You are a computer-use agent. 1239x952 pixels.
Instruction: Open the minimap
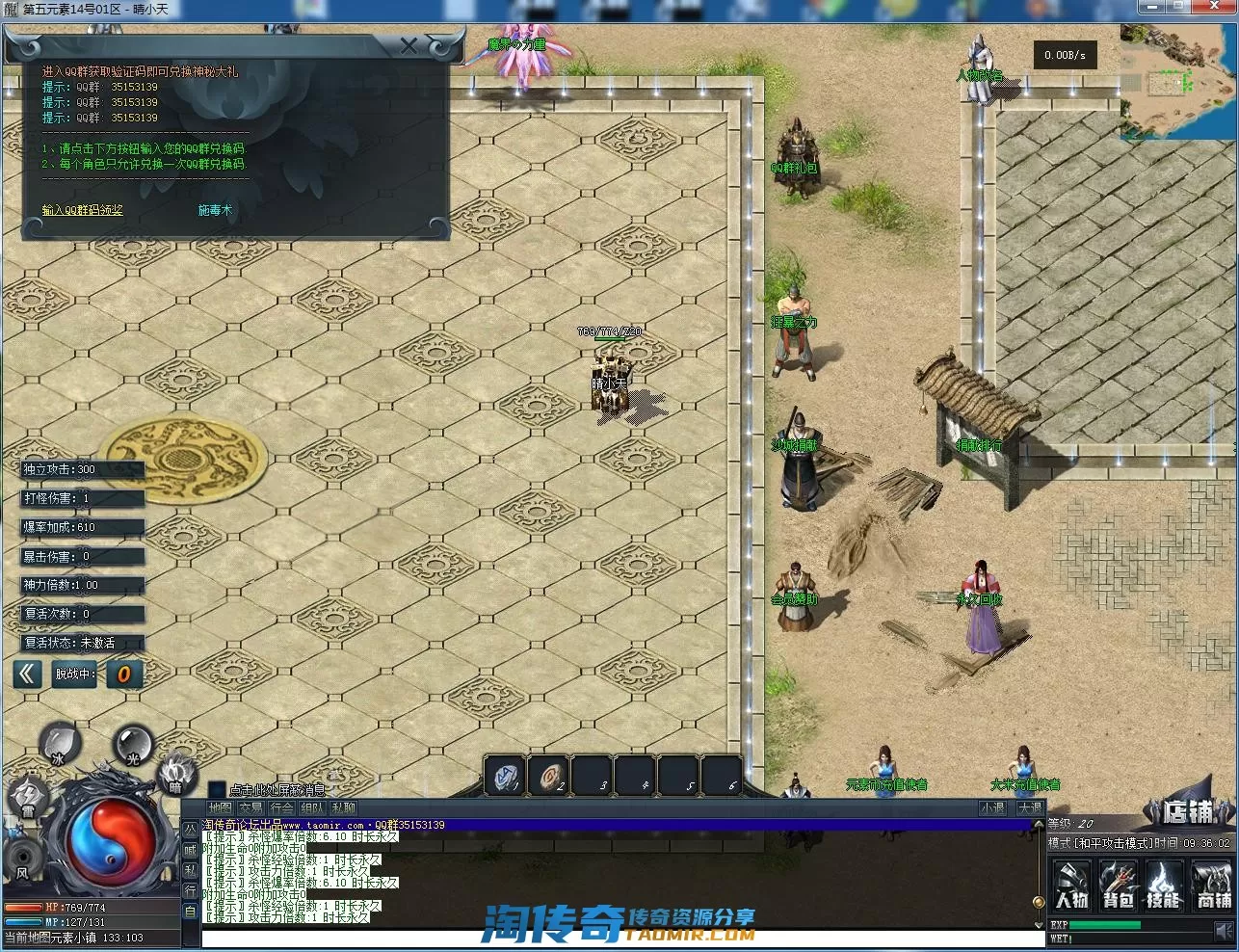pos(1178,81)
